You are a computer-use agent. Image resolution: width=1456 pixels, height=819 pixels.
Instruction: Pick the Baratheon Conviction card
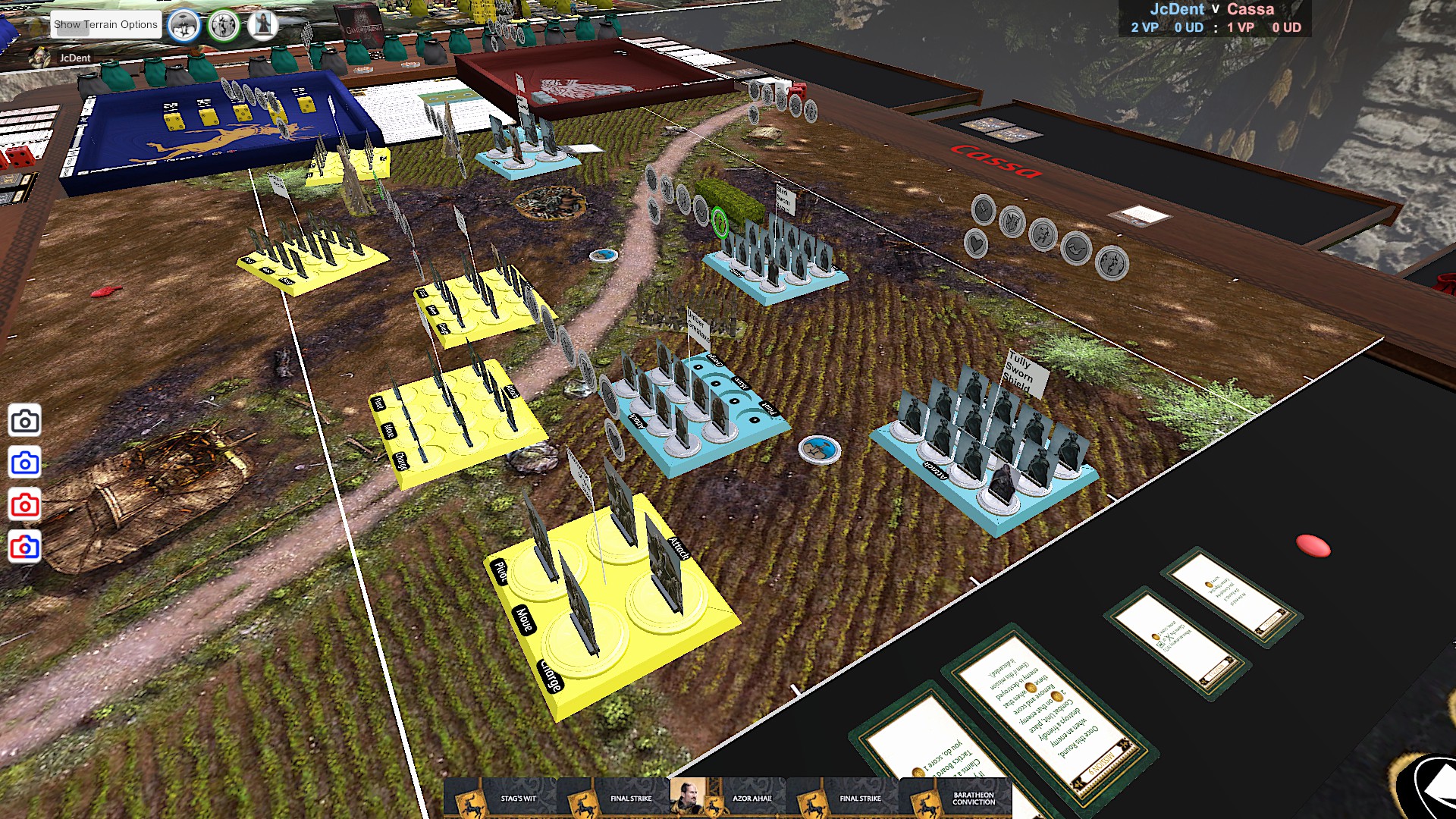pyautogui.click(x=955, y=799)
